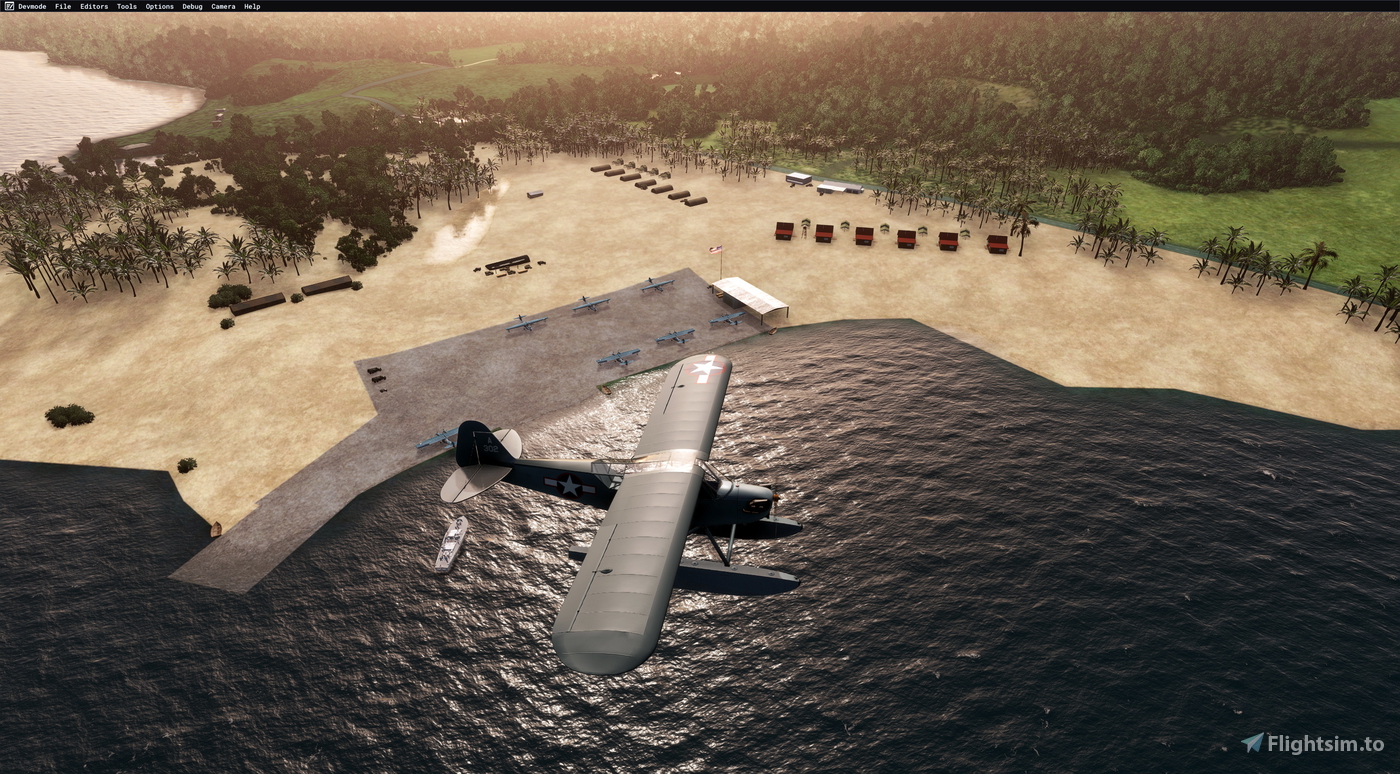The image size is (1400, 774).
Task: Open the Editors menu
Action: [92, 5]
